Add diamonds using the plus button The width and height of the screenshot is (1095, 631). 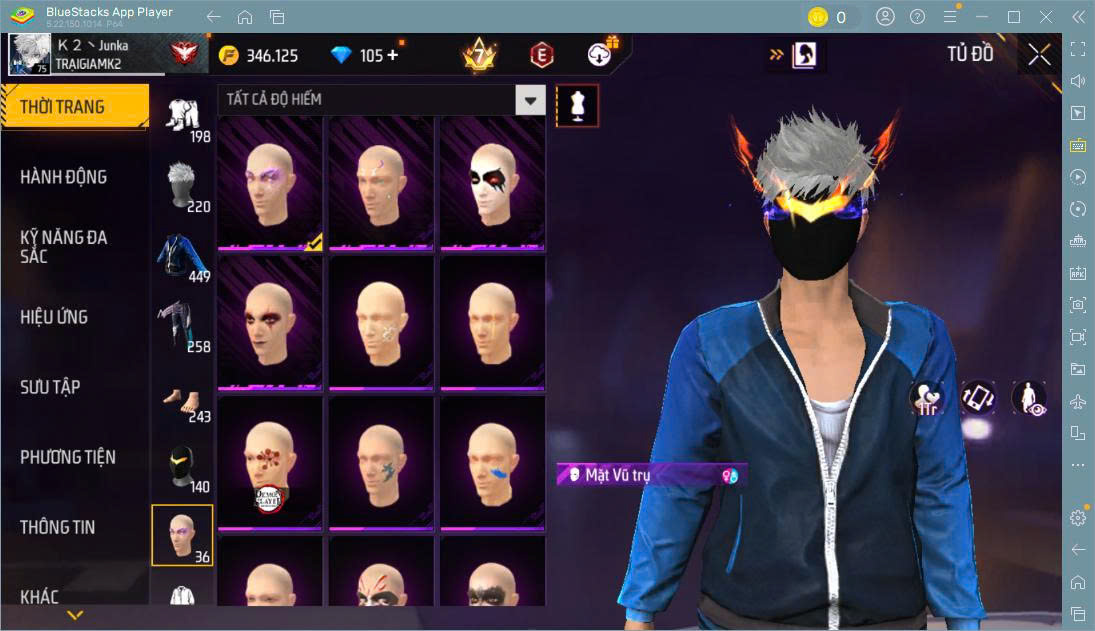pyautogui.click(x=392, y=55)
